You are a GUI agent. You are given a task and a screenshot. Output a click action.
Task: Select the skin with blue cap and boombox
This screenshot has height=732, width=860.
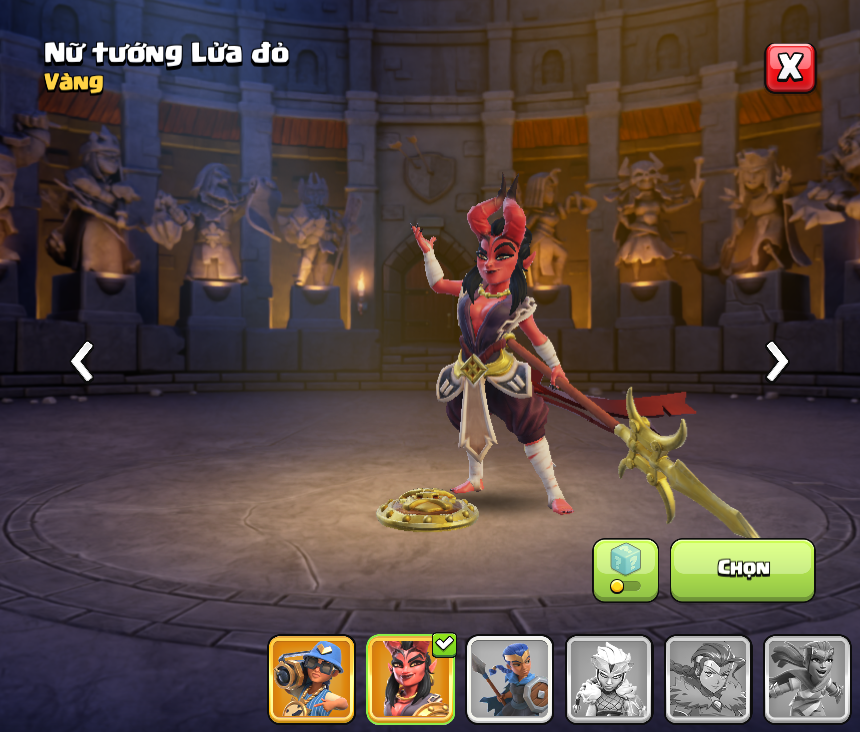coord(311,678)
